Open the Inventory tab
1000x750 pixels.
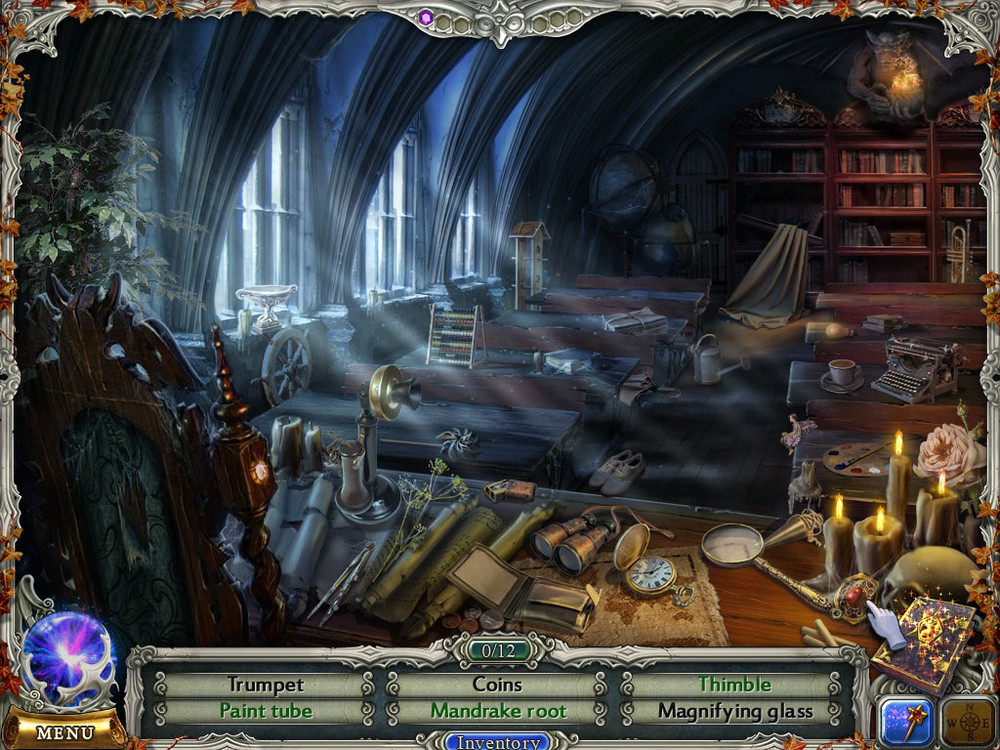497,742
